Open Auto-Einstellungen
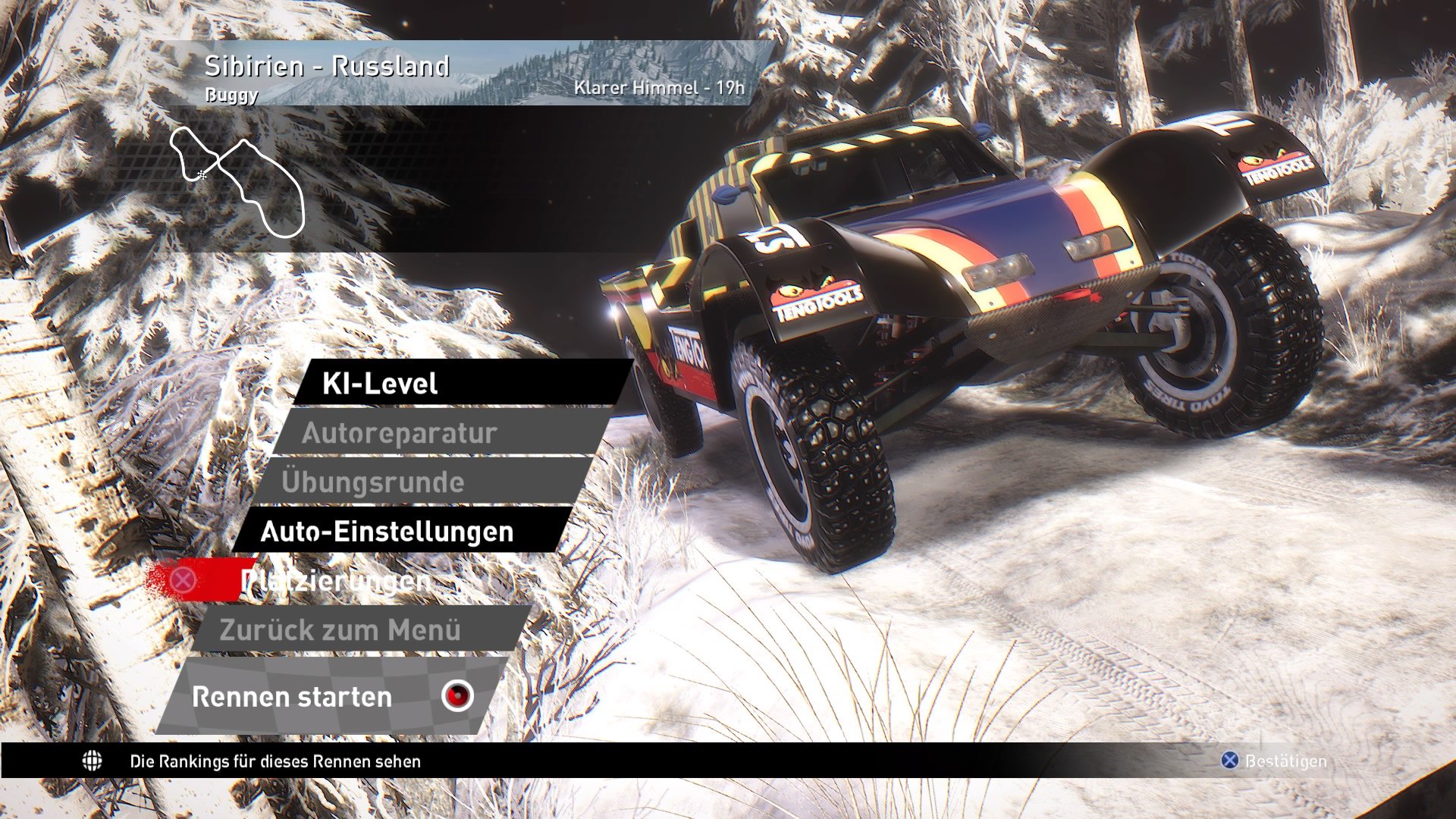The width and height of the screenshot is (1456, 819). coord(388,532)
